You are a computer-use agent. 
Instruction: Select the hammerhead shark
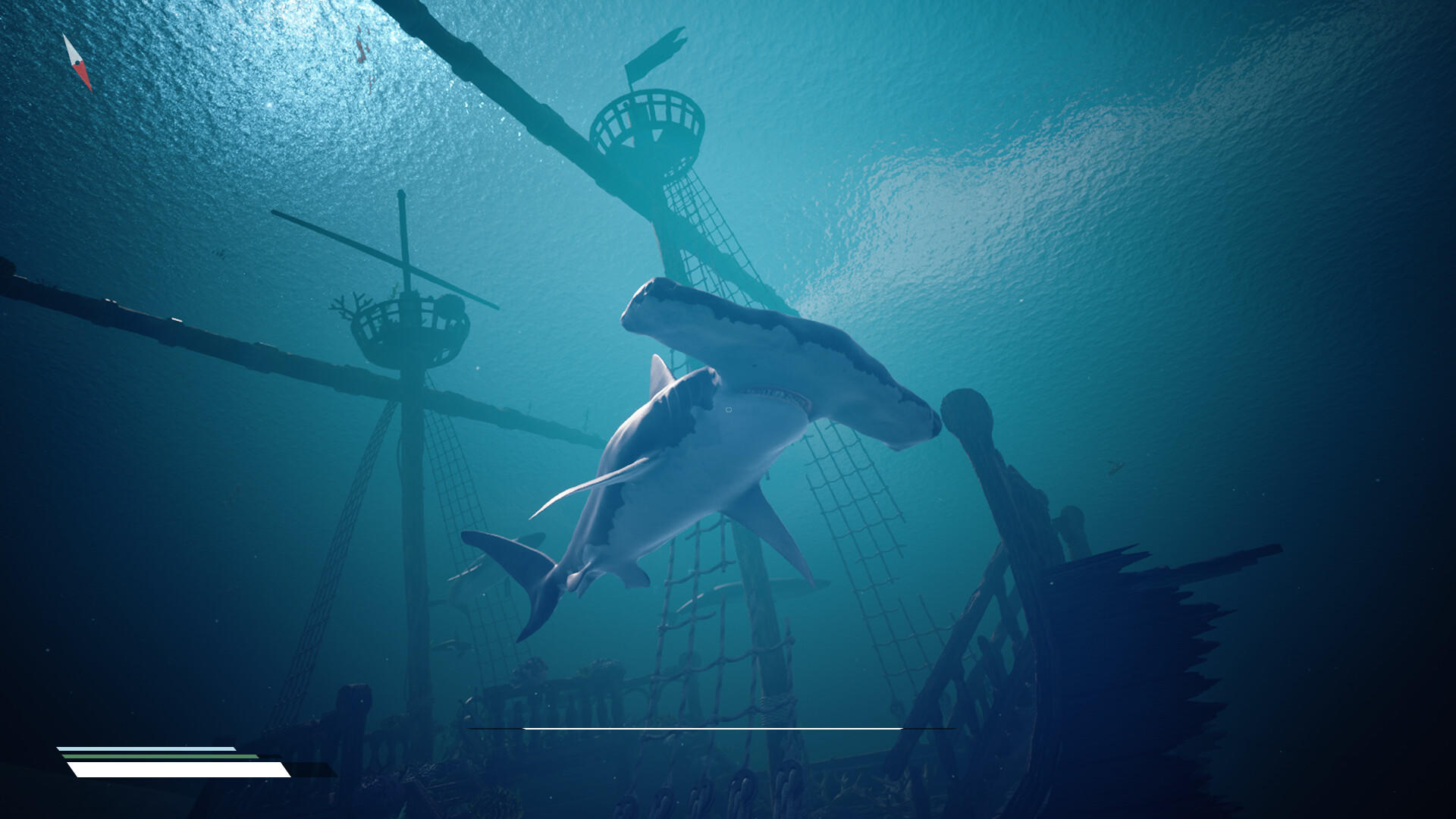[720, 455]
